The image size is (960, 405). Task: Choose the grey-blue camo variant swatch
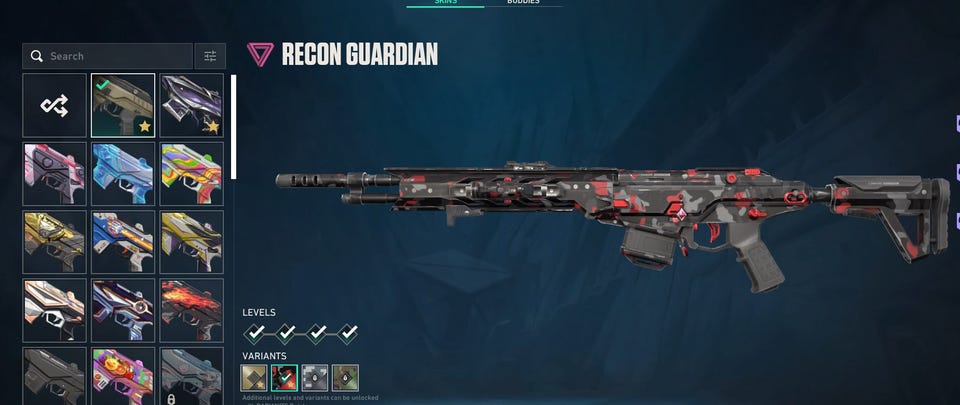pyautogui.click(x=315, y=377)
